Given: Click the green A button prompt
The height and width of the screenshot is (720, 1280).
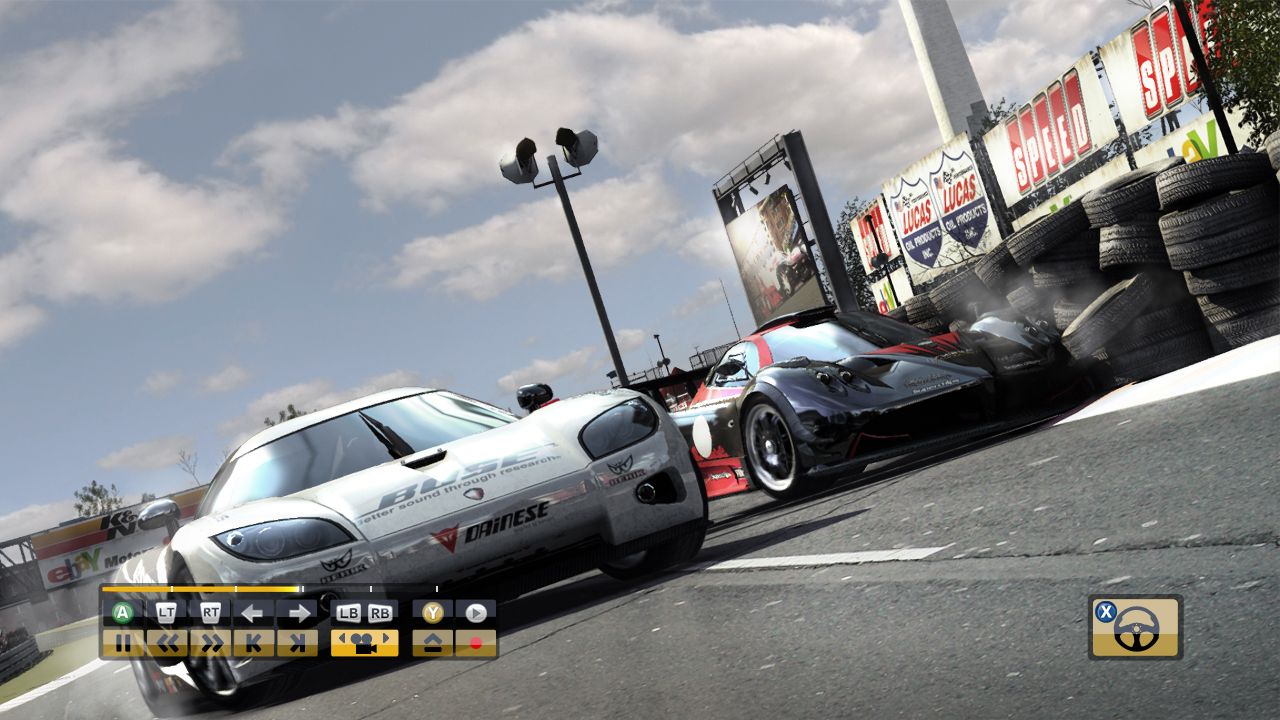Looking at the screenshot, I should 122,612.
